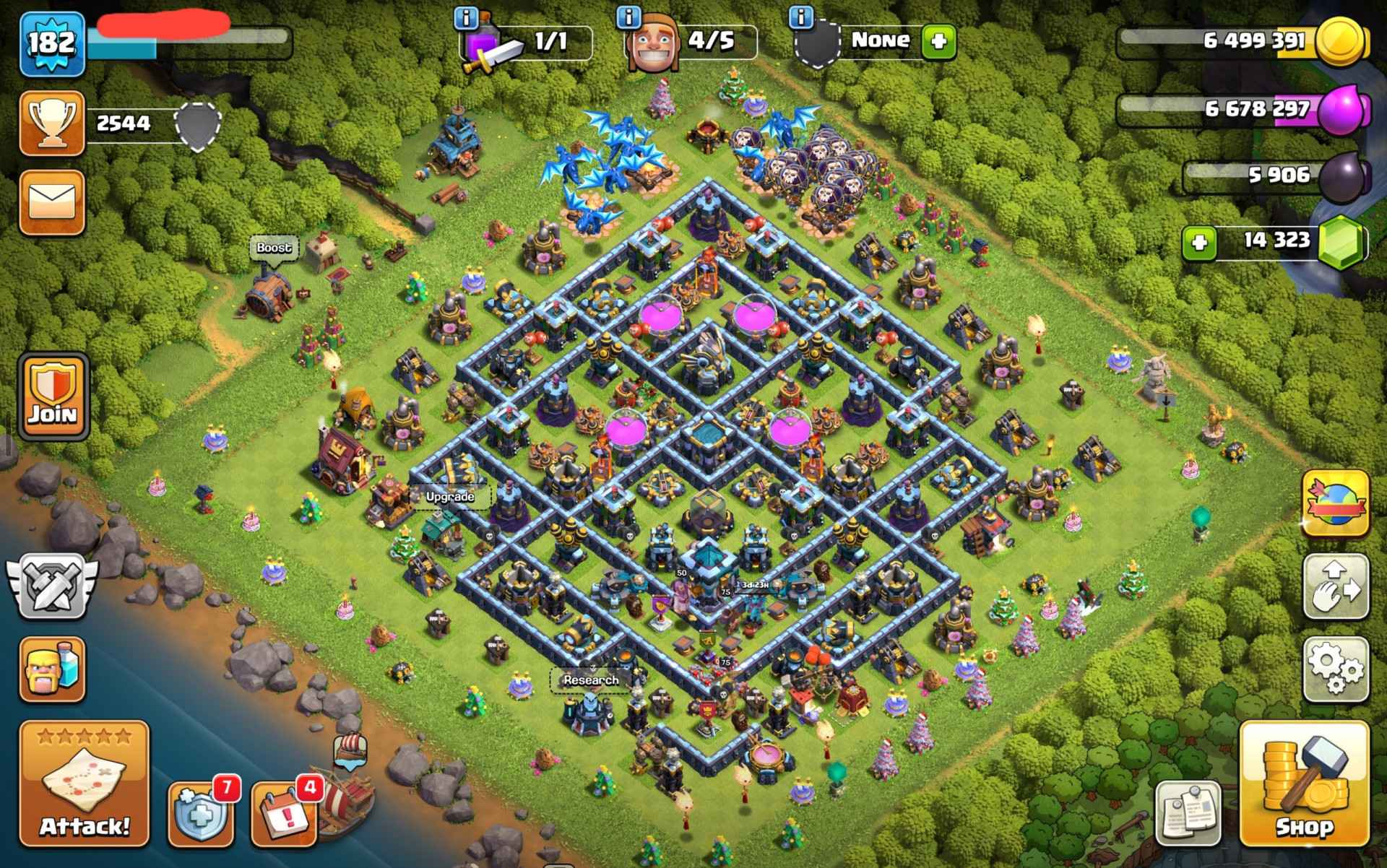Tap the player level 182 badge
The width and height of the screenshot is (1387, 868).
coord(52,43)
